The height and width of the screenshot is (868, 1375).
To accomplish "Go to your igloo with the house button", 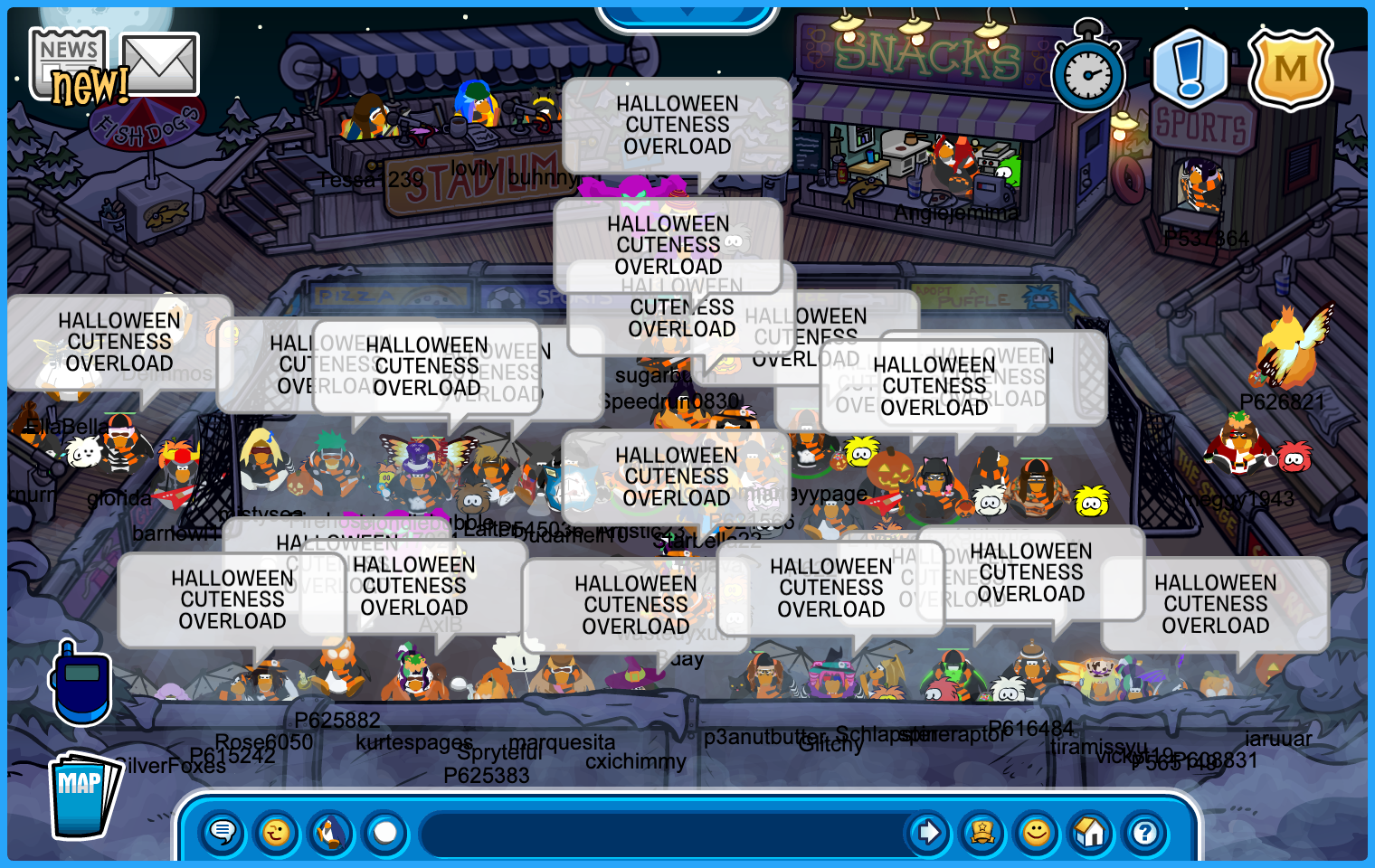I will coord(1091,832).
